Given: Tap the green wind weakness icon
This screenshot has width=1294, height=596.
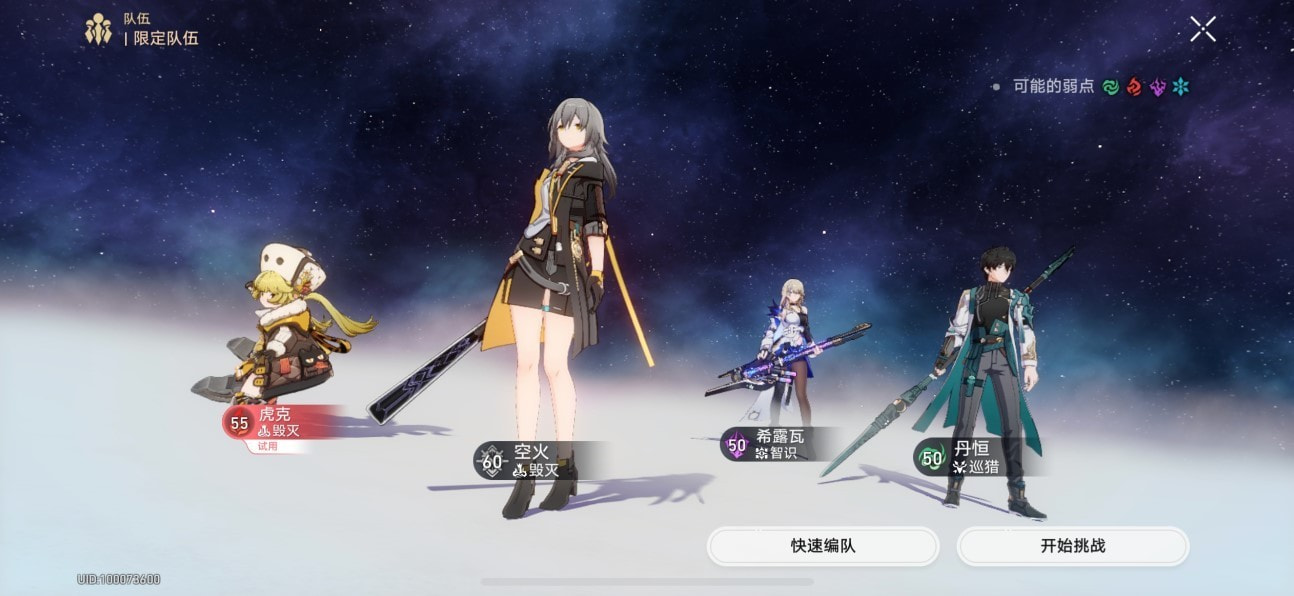Looking at the screenshot, I should [x=1110, y=87].
